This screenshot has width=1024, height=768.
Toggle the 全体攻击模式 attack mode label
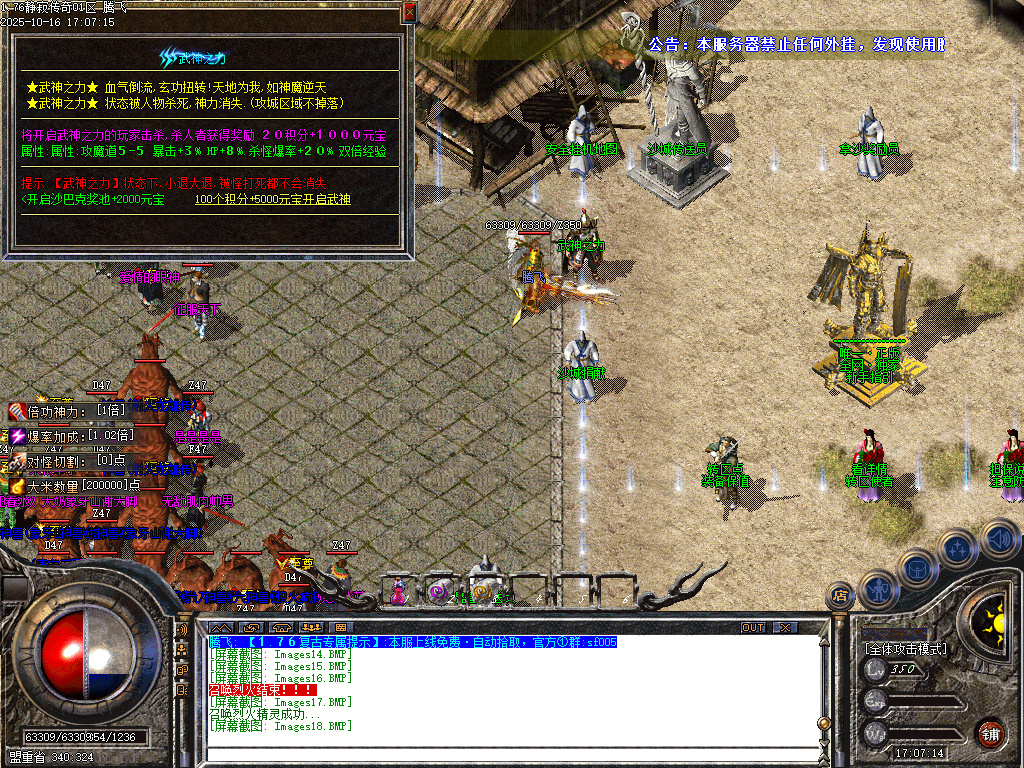pyautogui.click(x=905, y=649)
